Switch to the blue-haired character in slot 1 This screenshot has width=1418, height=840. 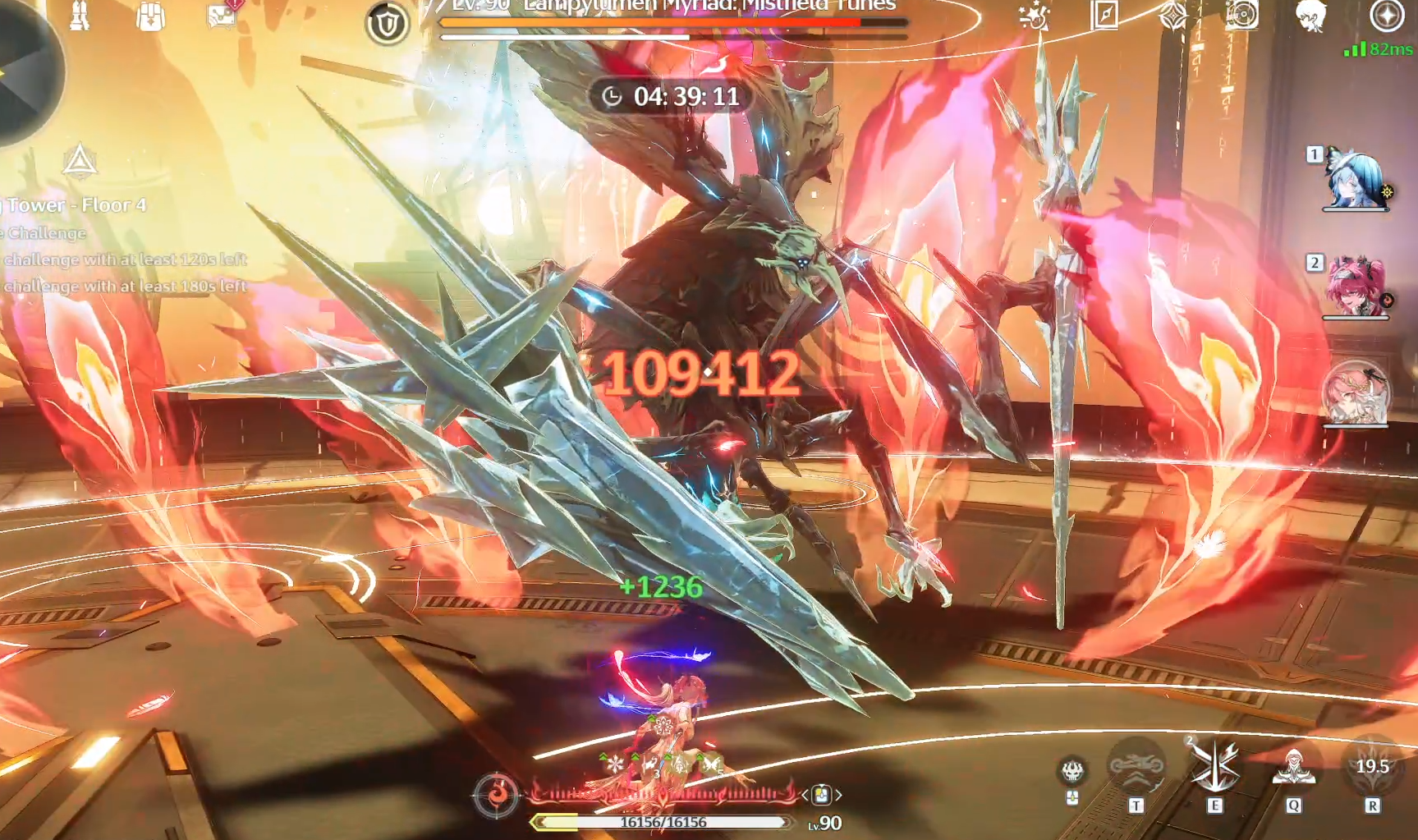[1356, 180]
